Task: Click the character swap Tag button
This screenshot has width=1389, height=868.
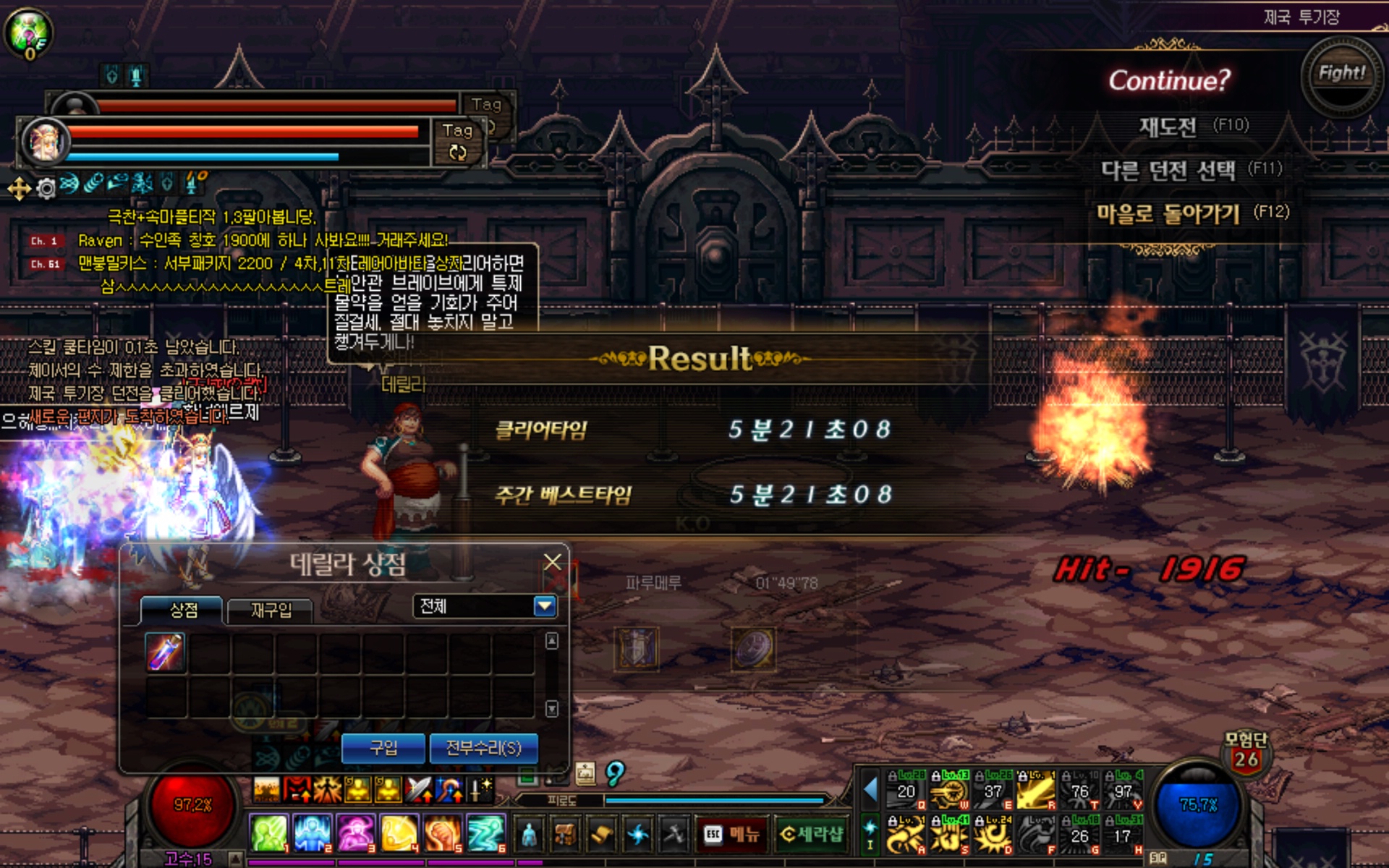Action: [x=457, y=142]
